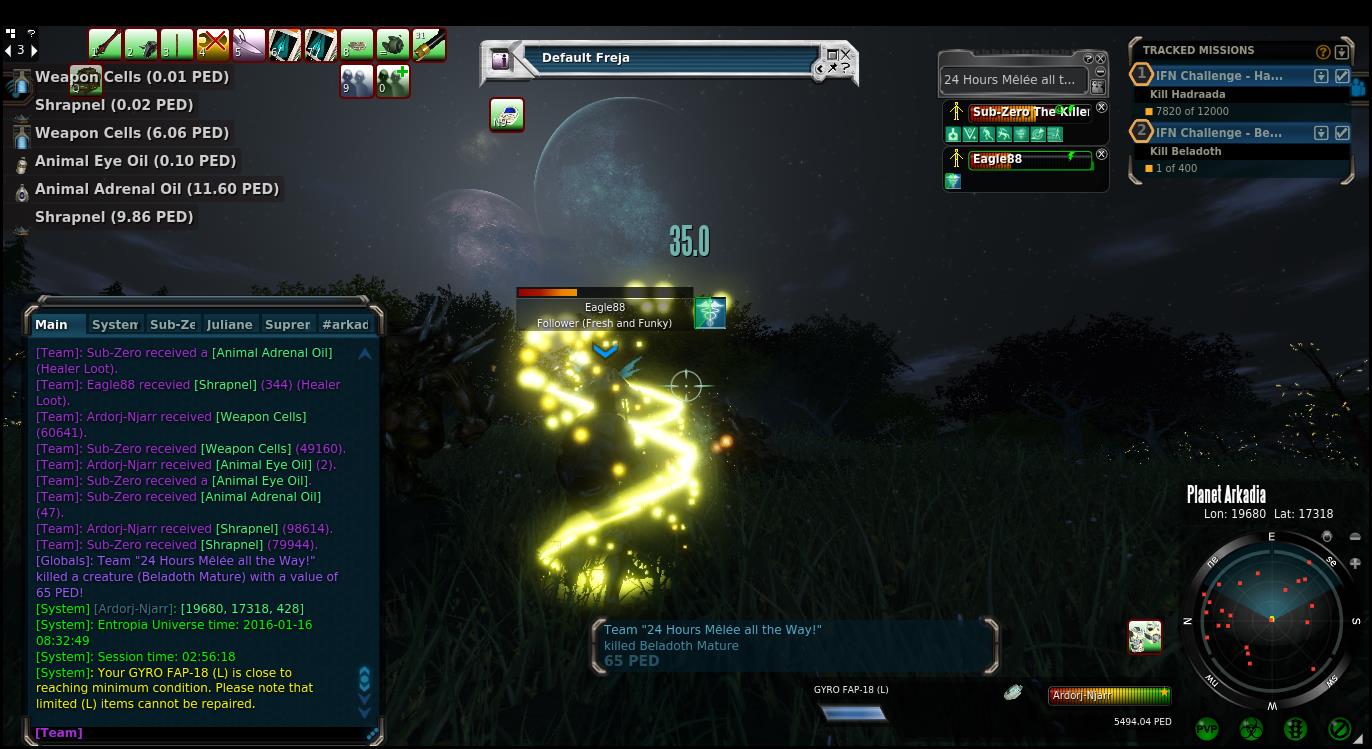Viewport: 1372px width, 749px height.
Task: Select the #arkad chat channel tab
Action: [x=345, y=324]
